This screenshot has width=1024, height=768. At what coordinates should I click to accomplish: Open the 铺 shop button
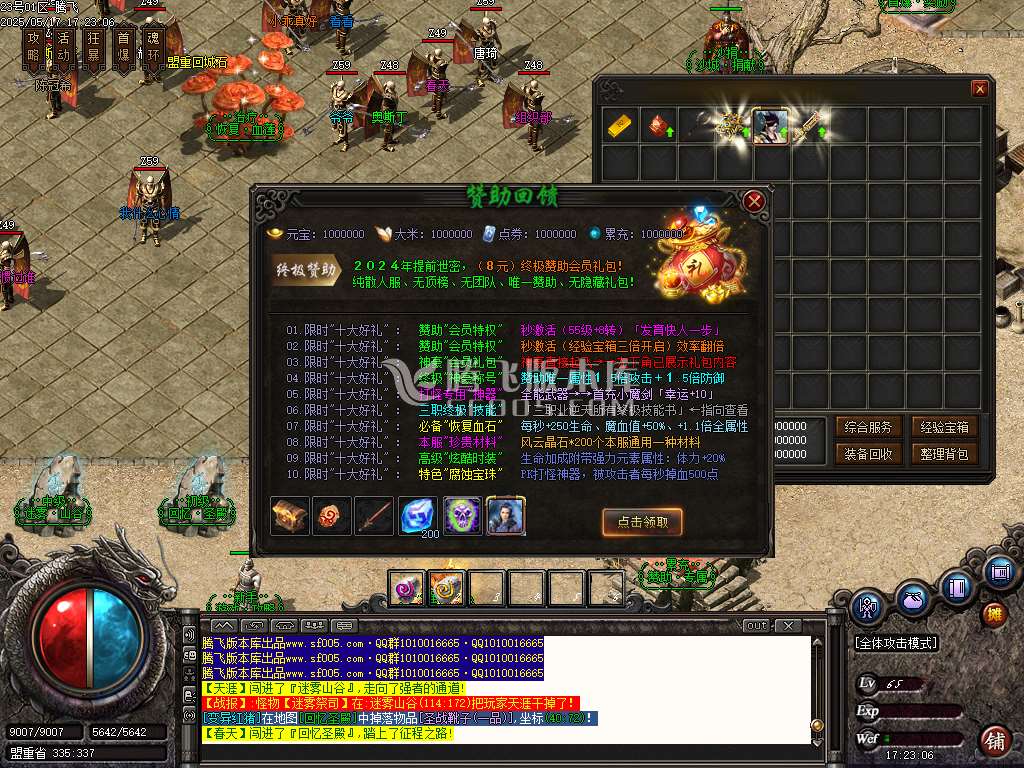pyautogui.click(x=994, y=740)
